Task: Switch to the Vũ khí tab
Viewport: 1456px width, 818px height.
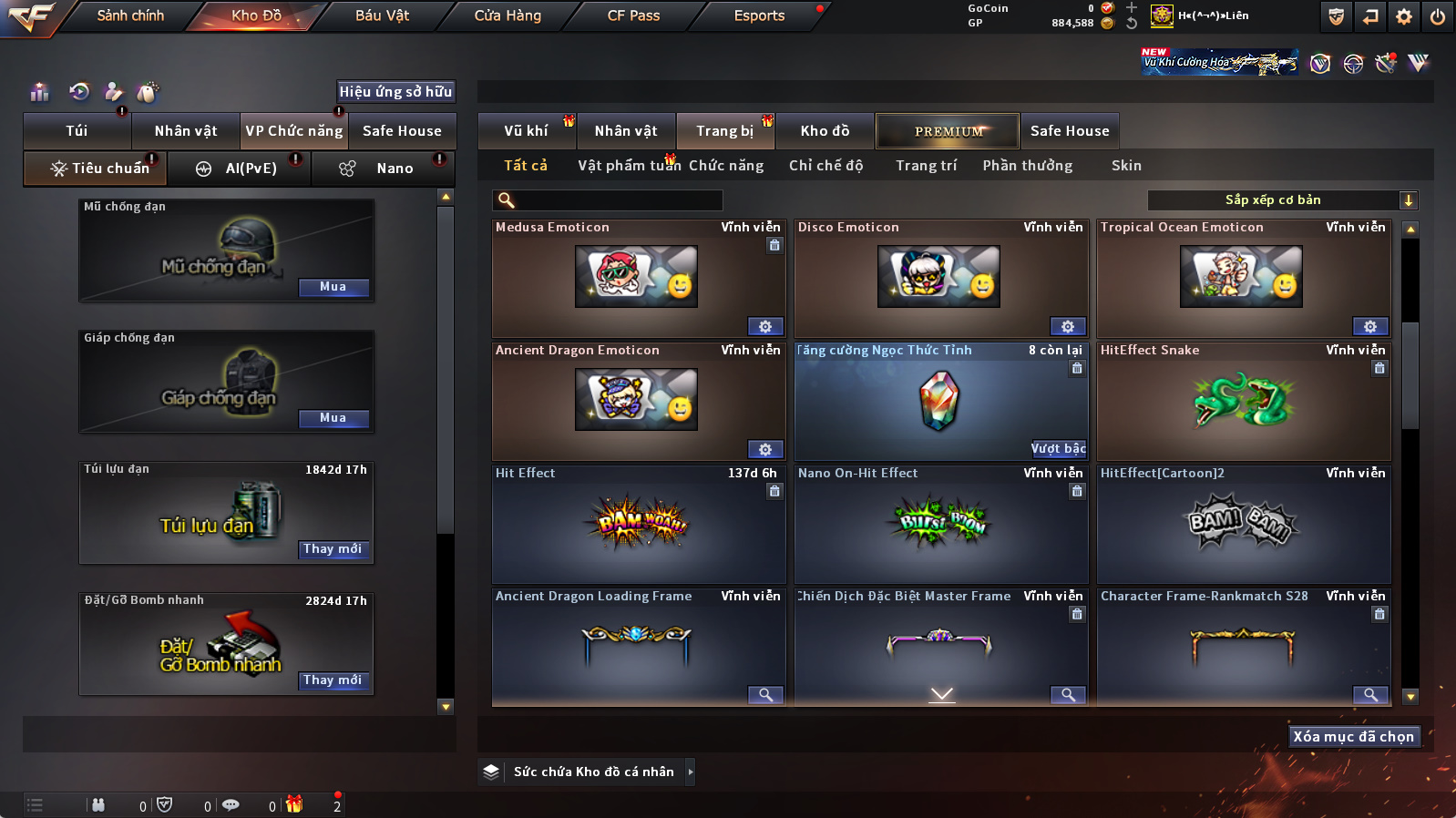Action: (527, 131)
